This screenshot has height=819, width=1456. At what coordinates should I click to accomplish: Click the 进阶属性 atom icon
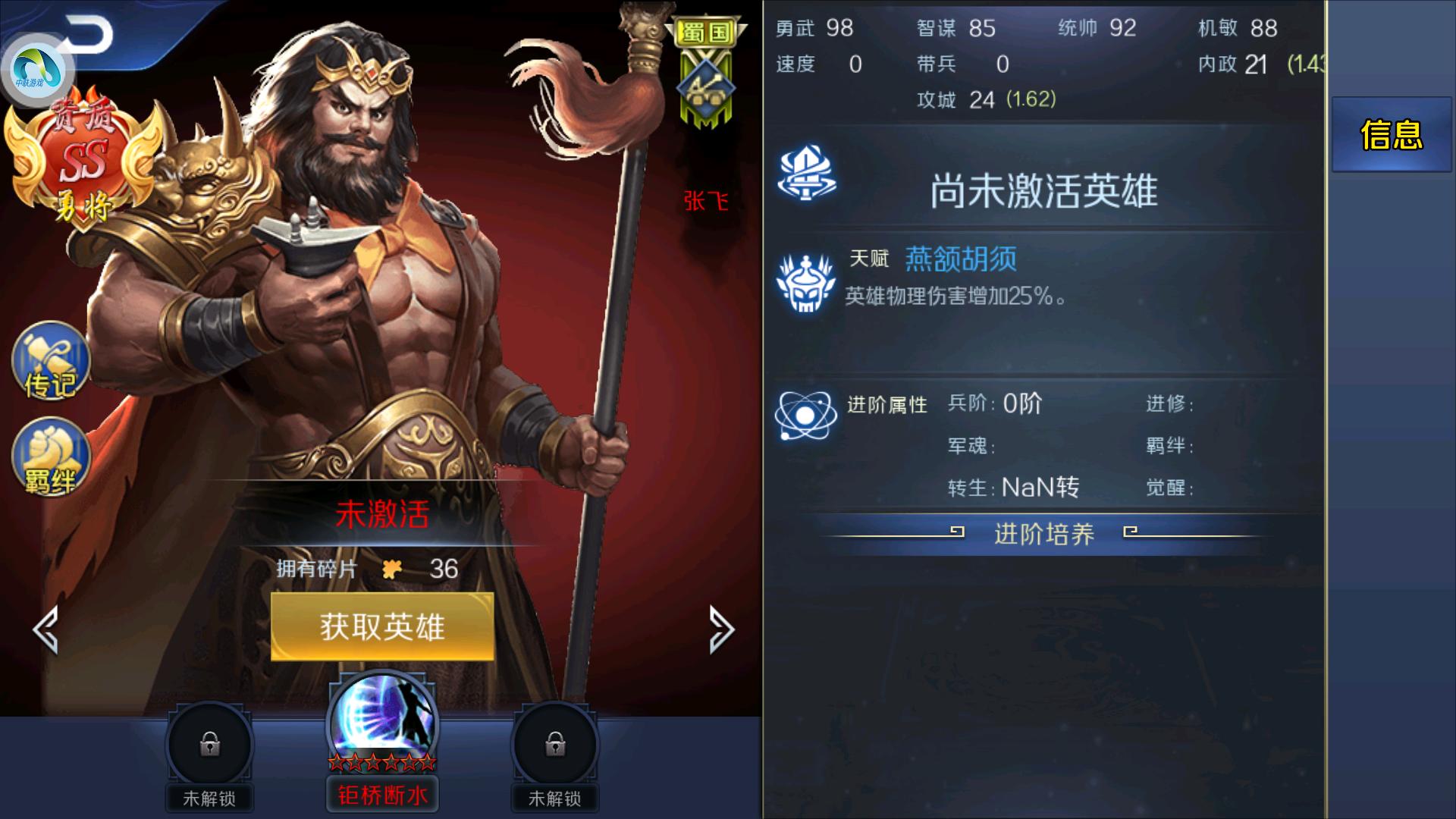pyautogui.click(x=807, y=409)
